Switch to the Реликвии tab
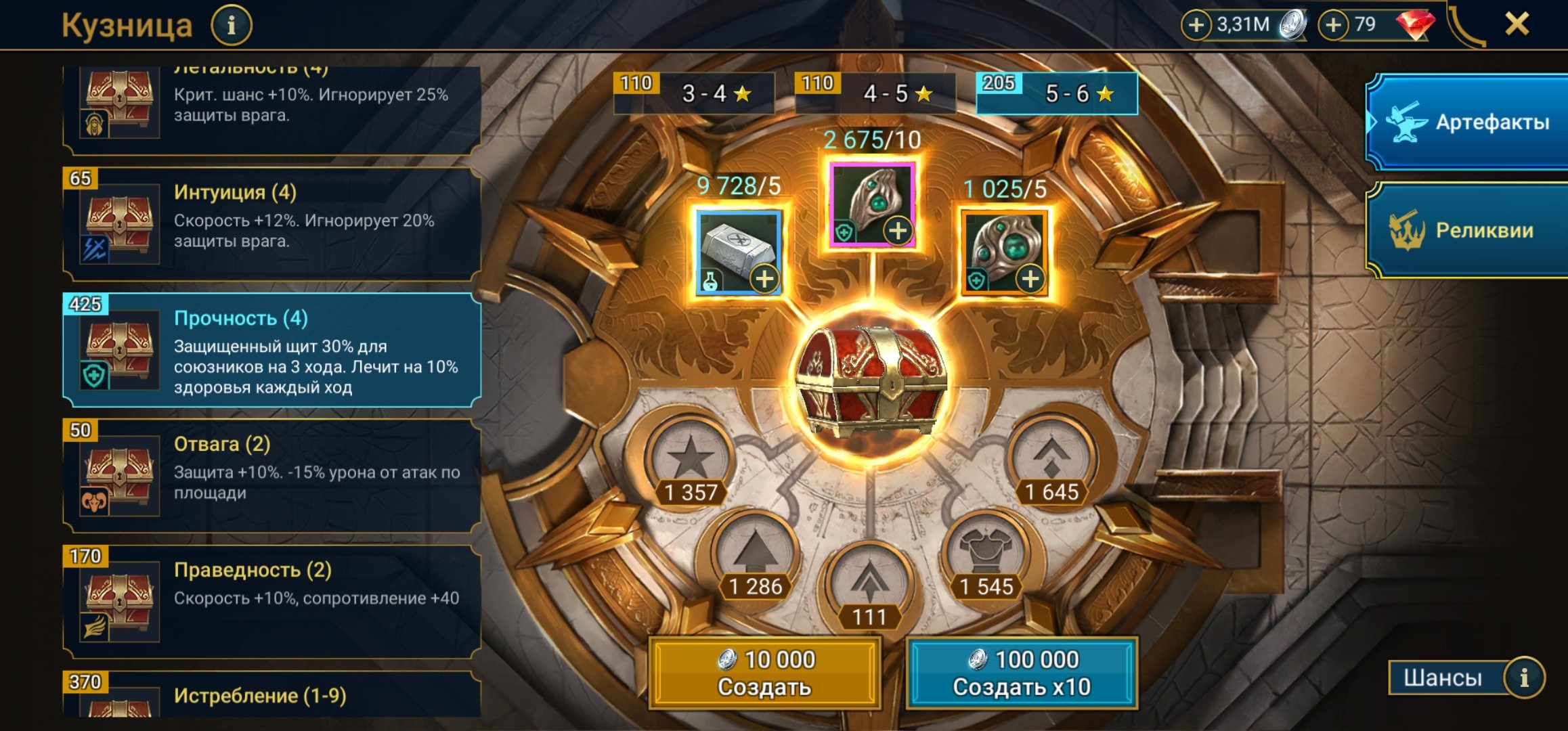 click(1469, 231)
